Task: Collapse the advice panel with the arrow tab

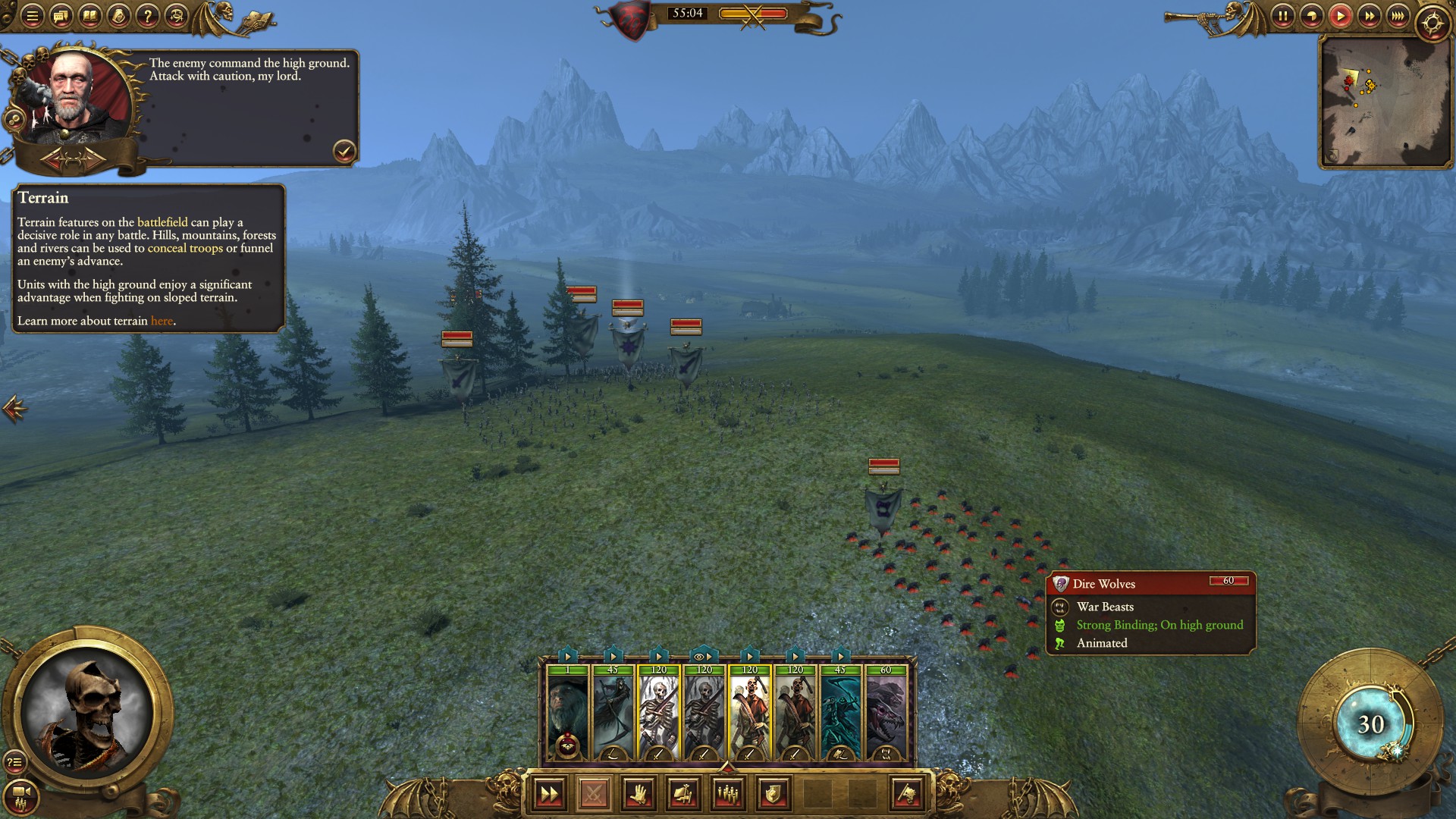Action: point(14,409)
